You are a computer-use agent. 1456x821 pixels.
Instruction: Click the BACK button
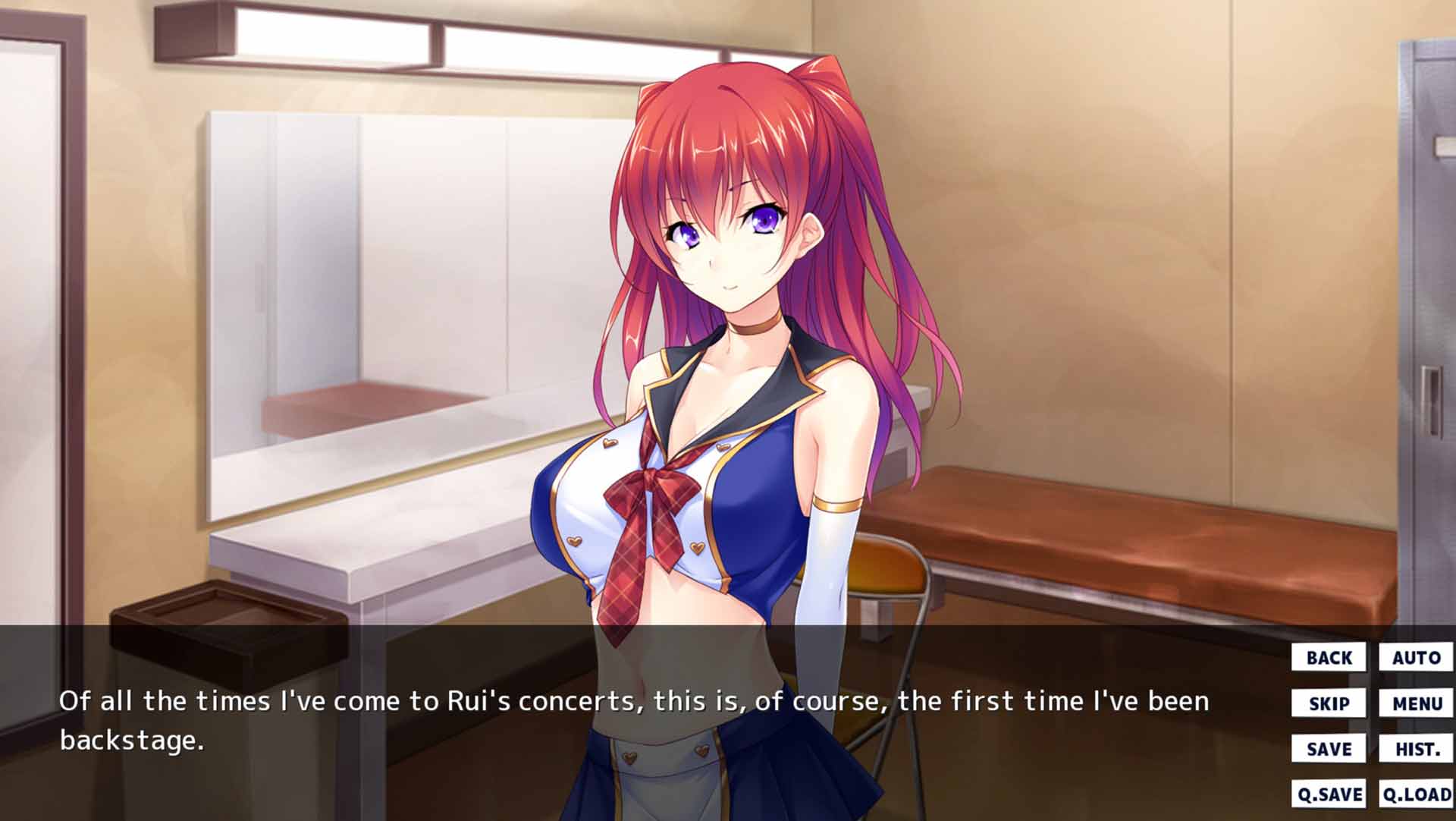pos(1329,657)
